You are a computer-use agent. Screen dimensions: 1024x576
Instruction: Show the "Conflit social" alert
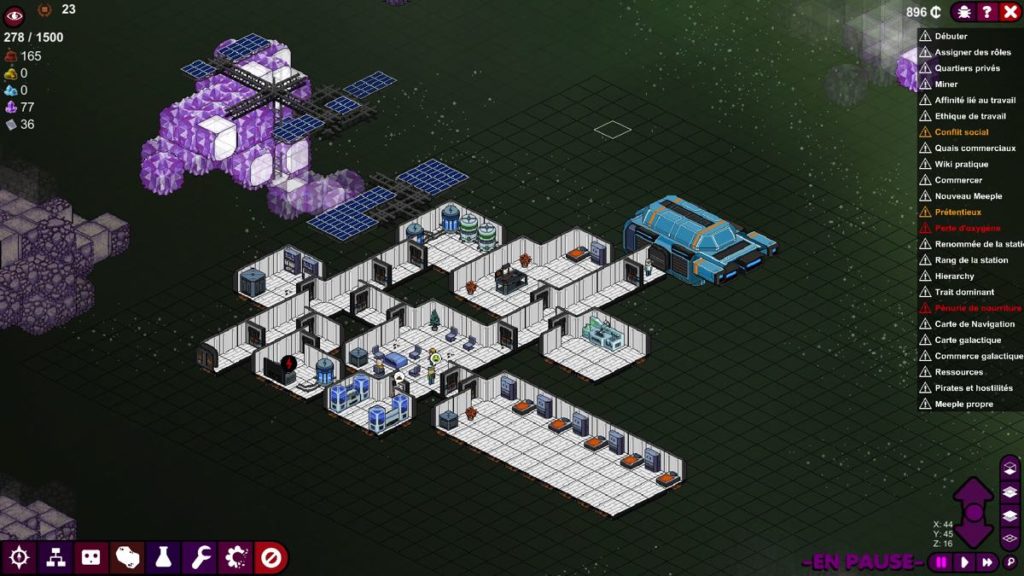pyautogui.click(x=961, y=132)
